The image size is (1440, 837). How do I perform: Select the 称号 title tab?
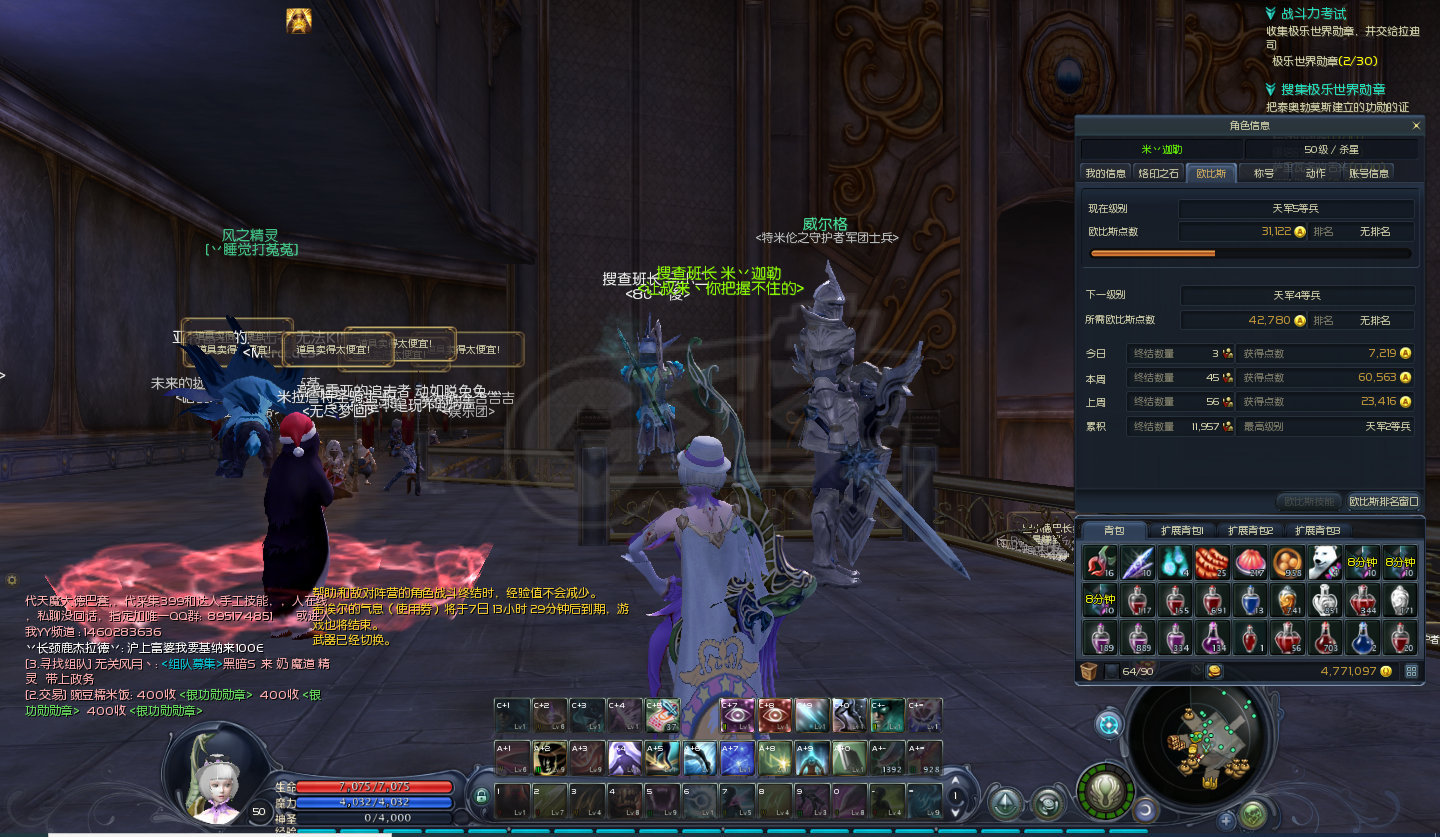click(x=1264, y=173)
